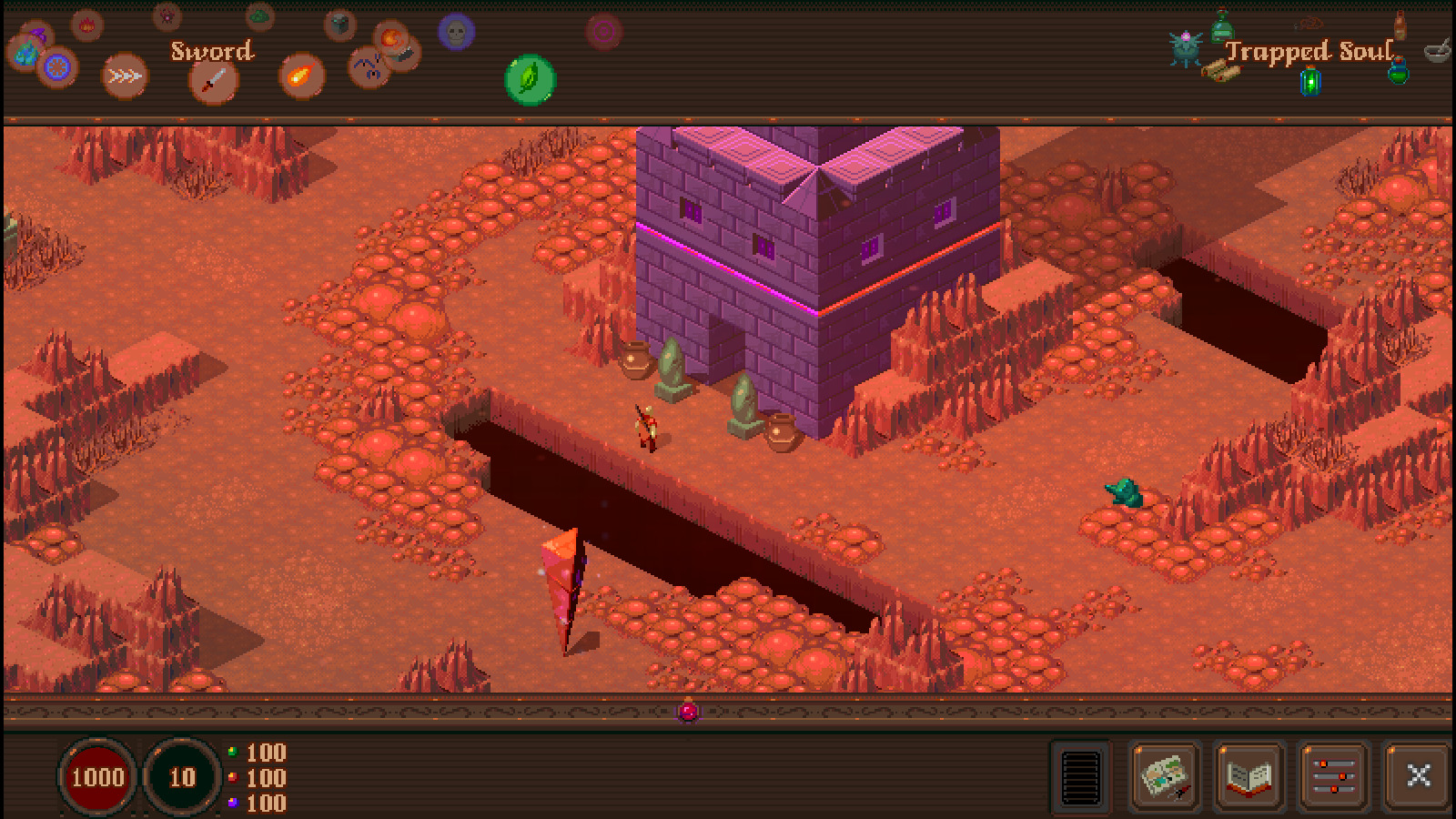Click the X exit button
The image size is (1456, 819).
pos(1418,777)
